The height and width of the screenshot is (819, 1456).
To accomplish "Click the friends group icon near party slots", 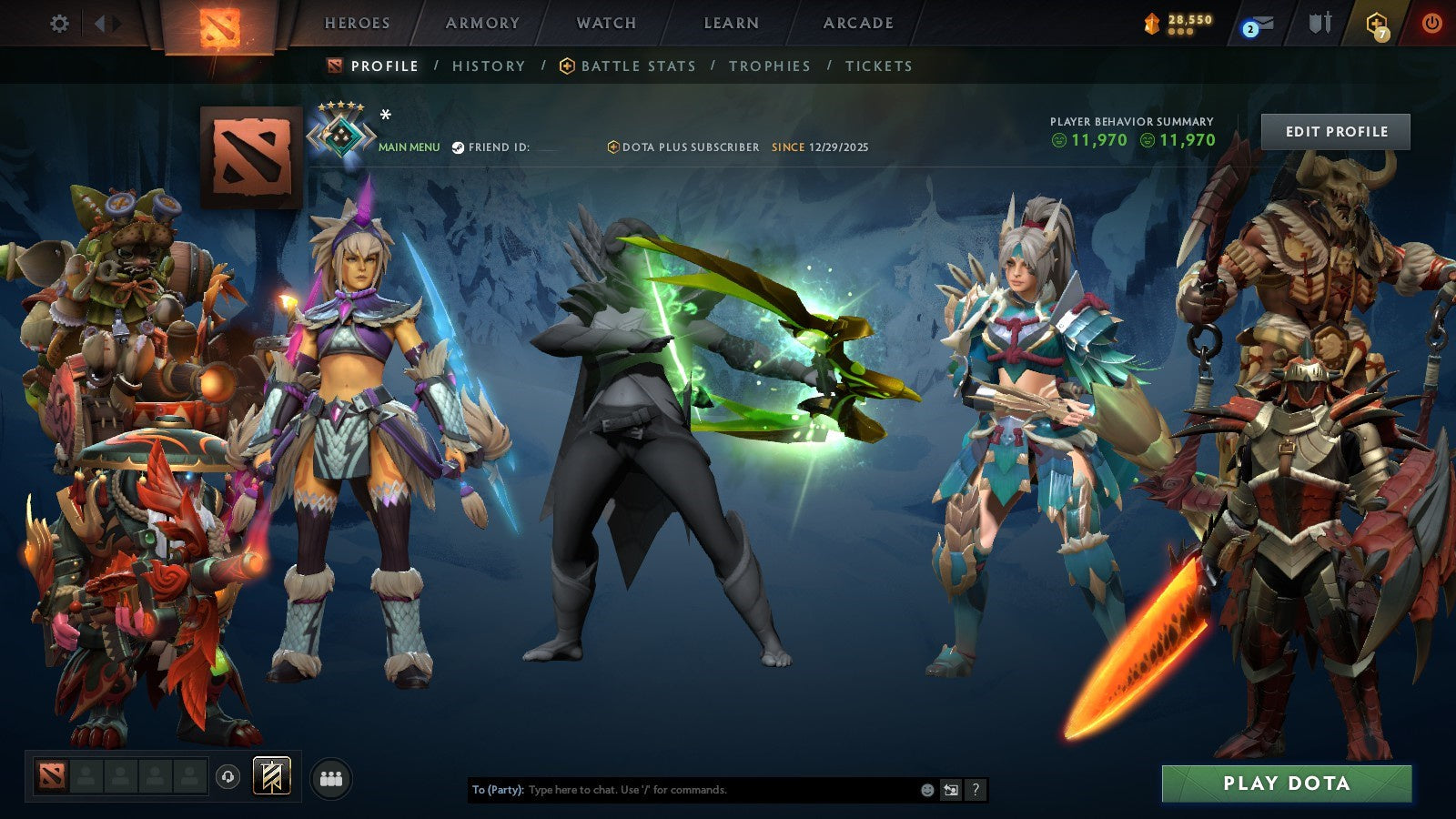I will point(331,777).
